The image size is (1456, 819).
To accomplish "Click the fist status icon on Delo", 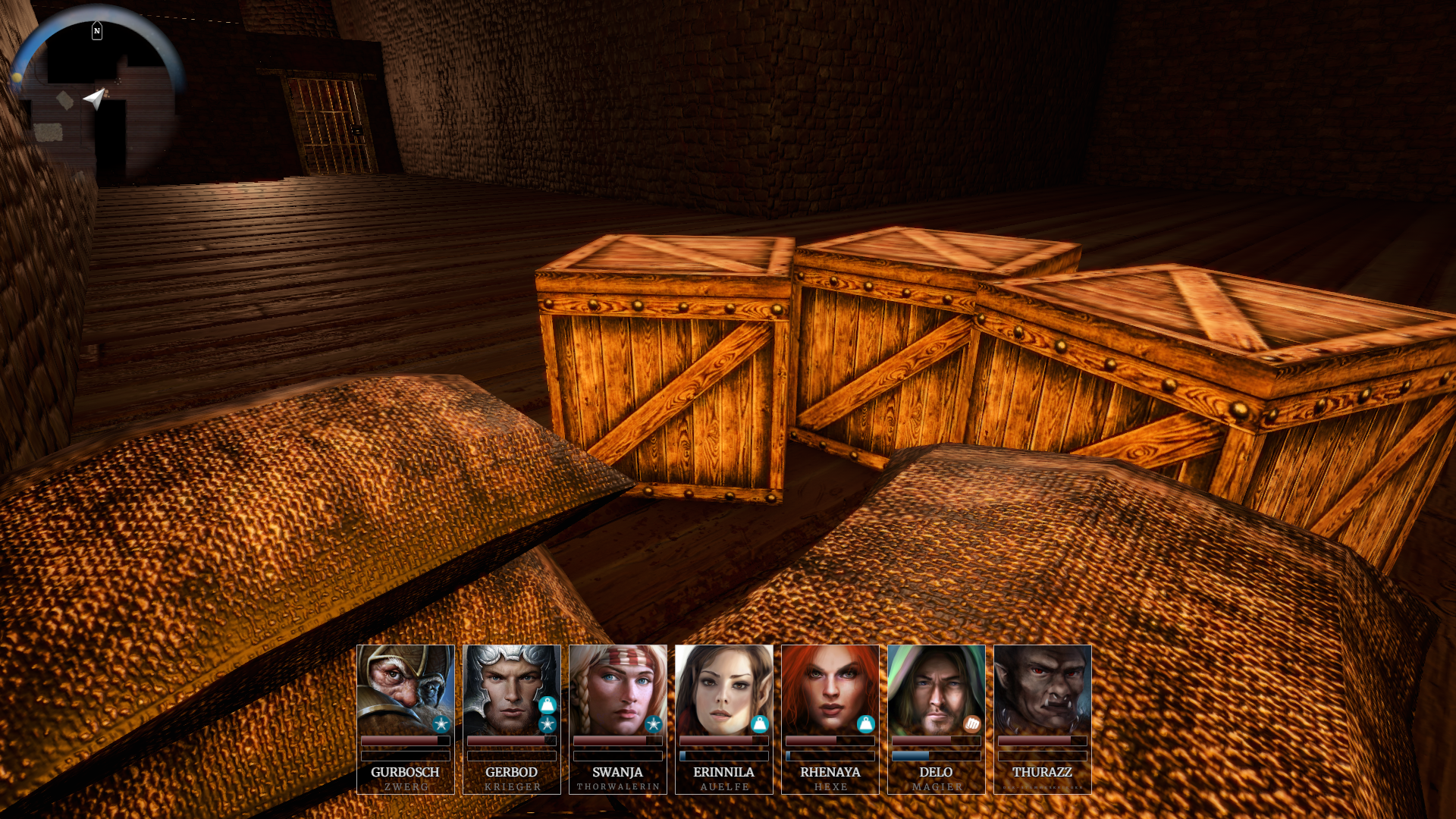I will tap(971, 724).
